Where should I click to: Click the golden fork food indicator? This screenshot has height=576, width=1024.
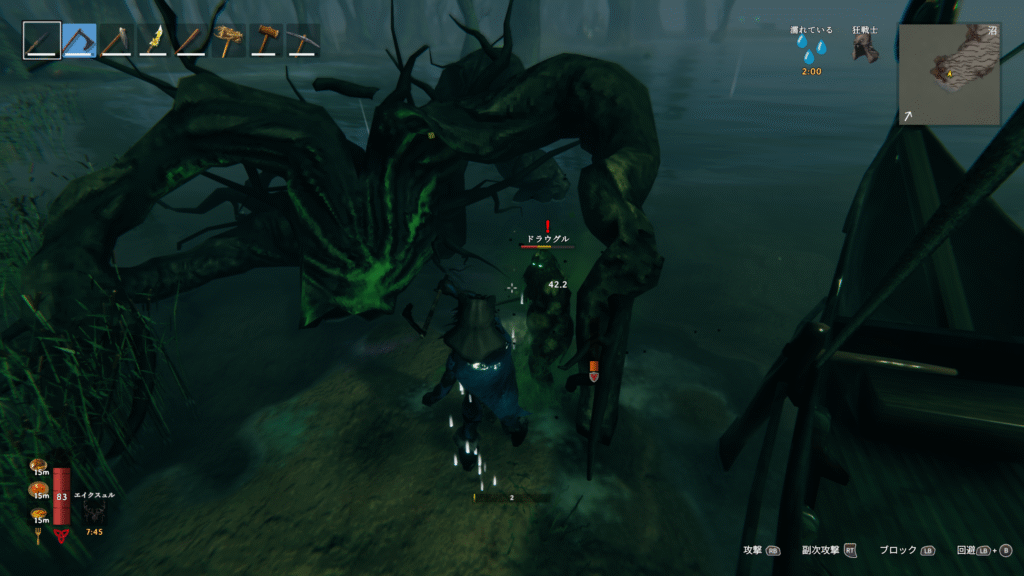pyautogui.click(x=39, y=537)
